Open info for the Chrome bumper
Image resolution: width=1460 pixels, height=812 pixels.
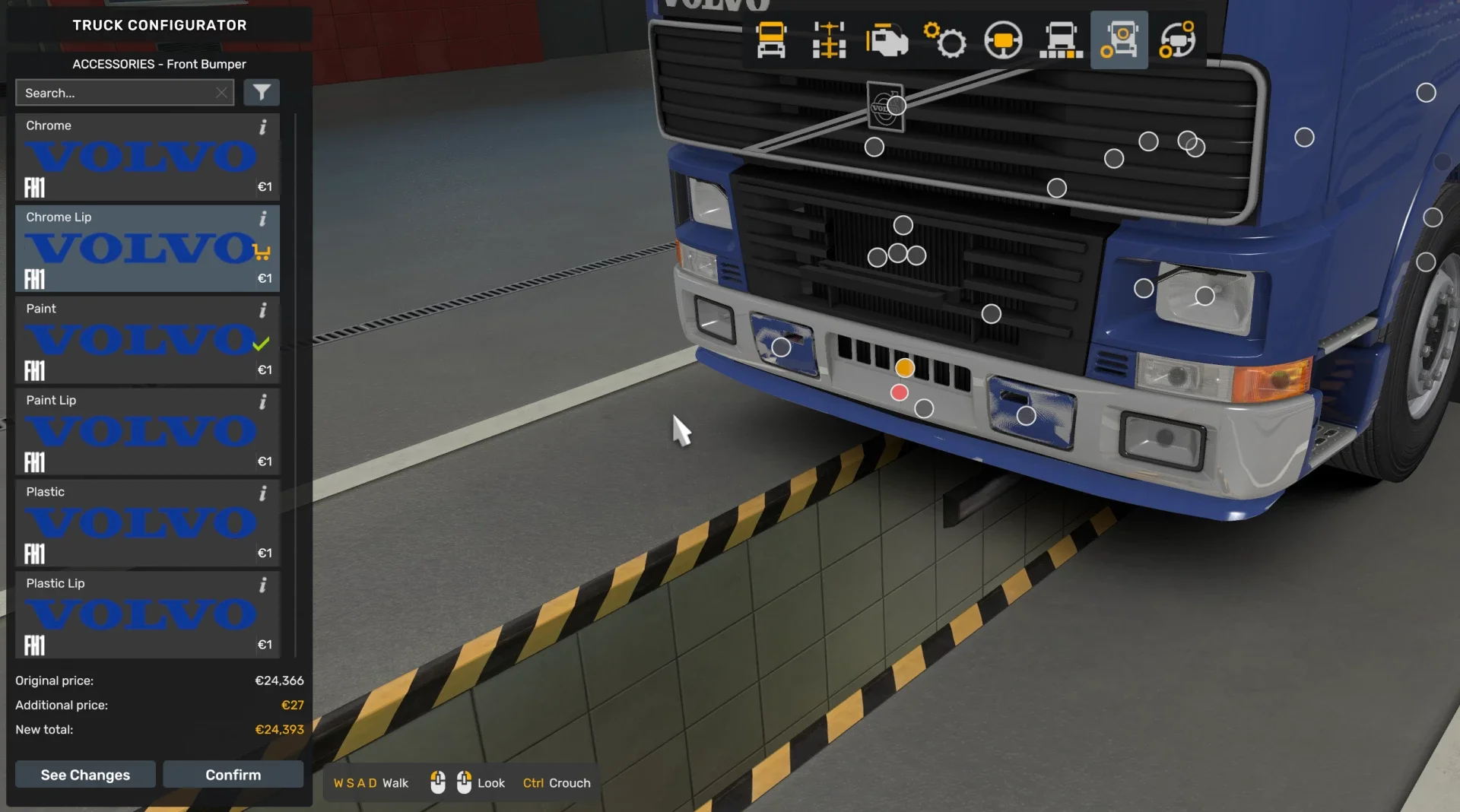click(x=263, y=127)
